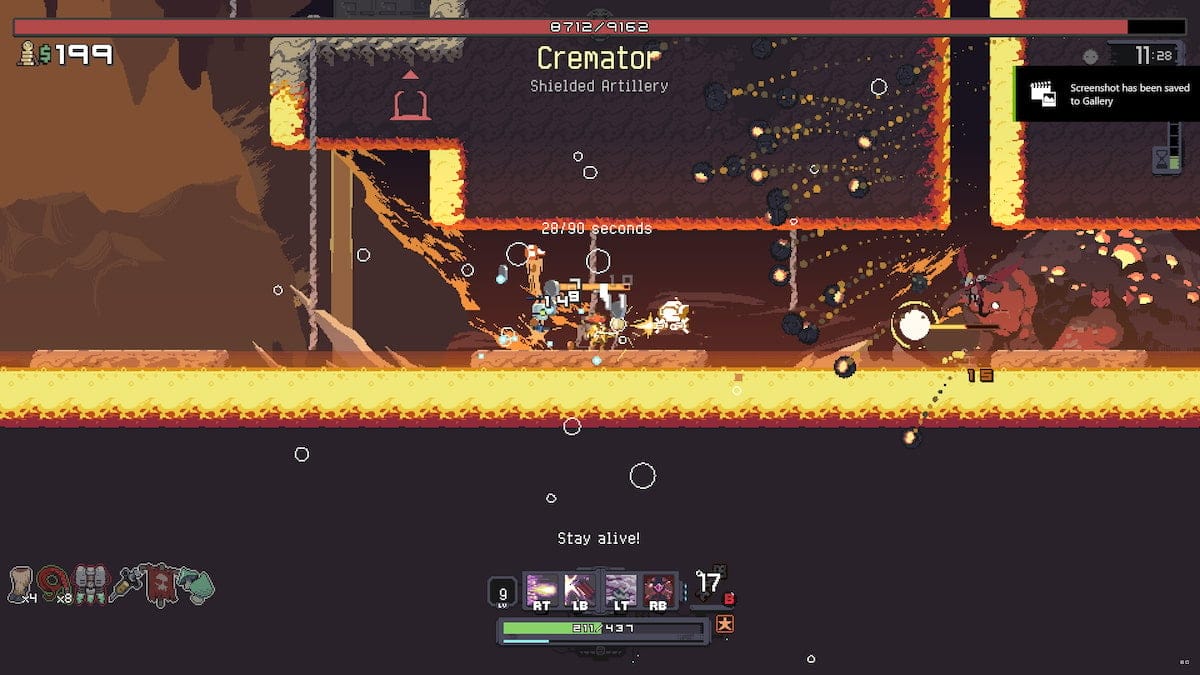Activate the RT primary blast skill
Screen dimensions: 1200x675
[x=541, y=590]
